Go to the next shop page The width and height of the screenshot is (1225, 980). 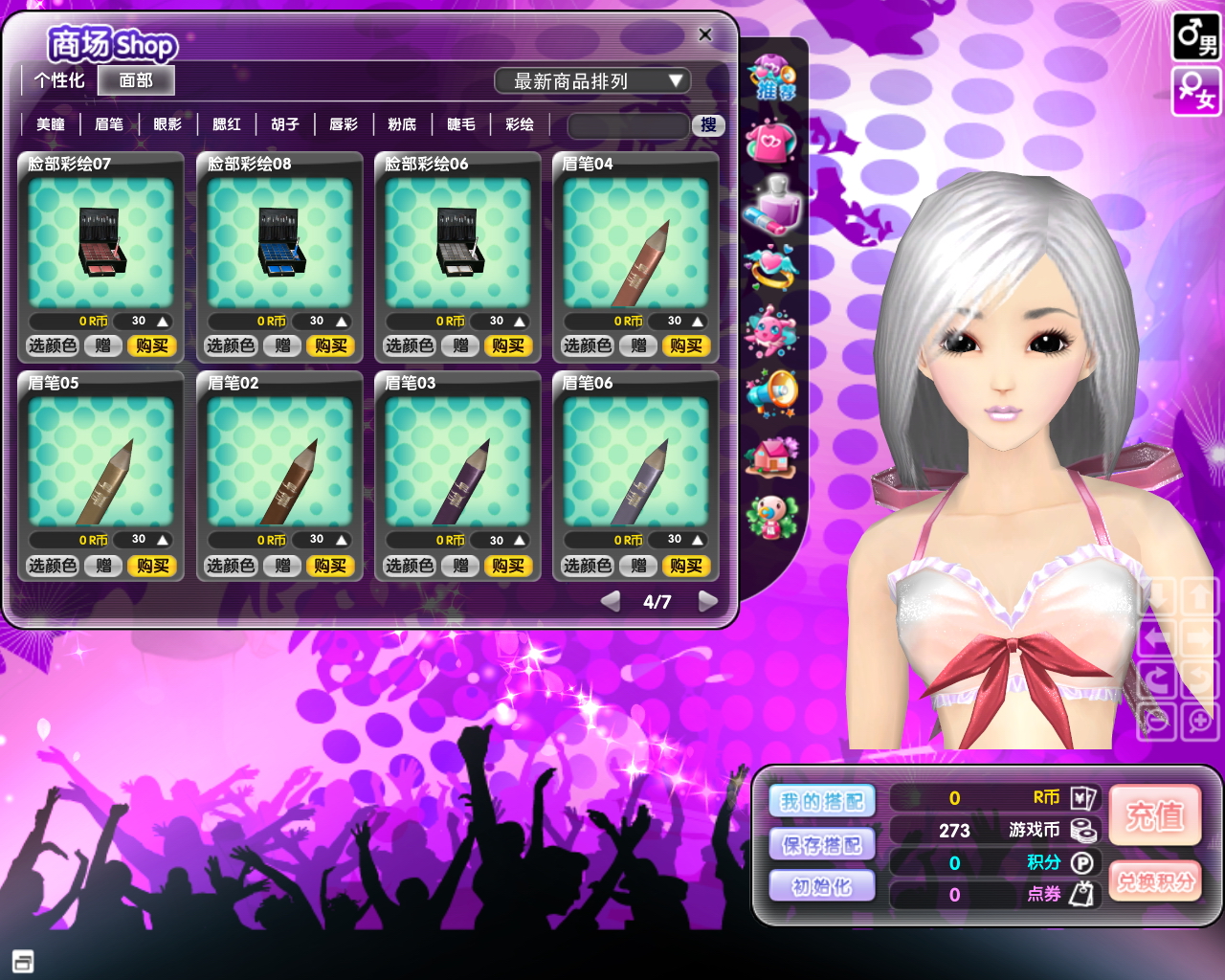(x=708, y=601)
